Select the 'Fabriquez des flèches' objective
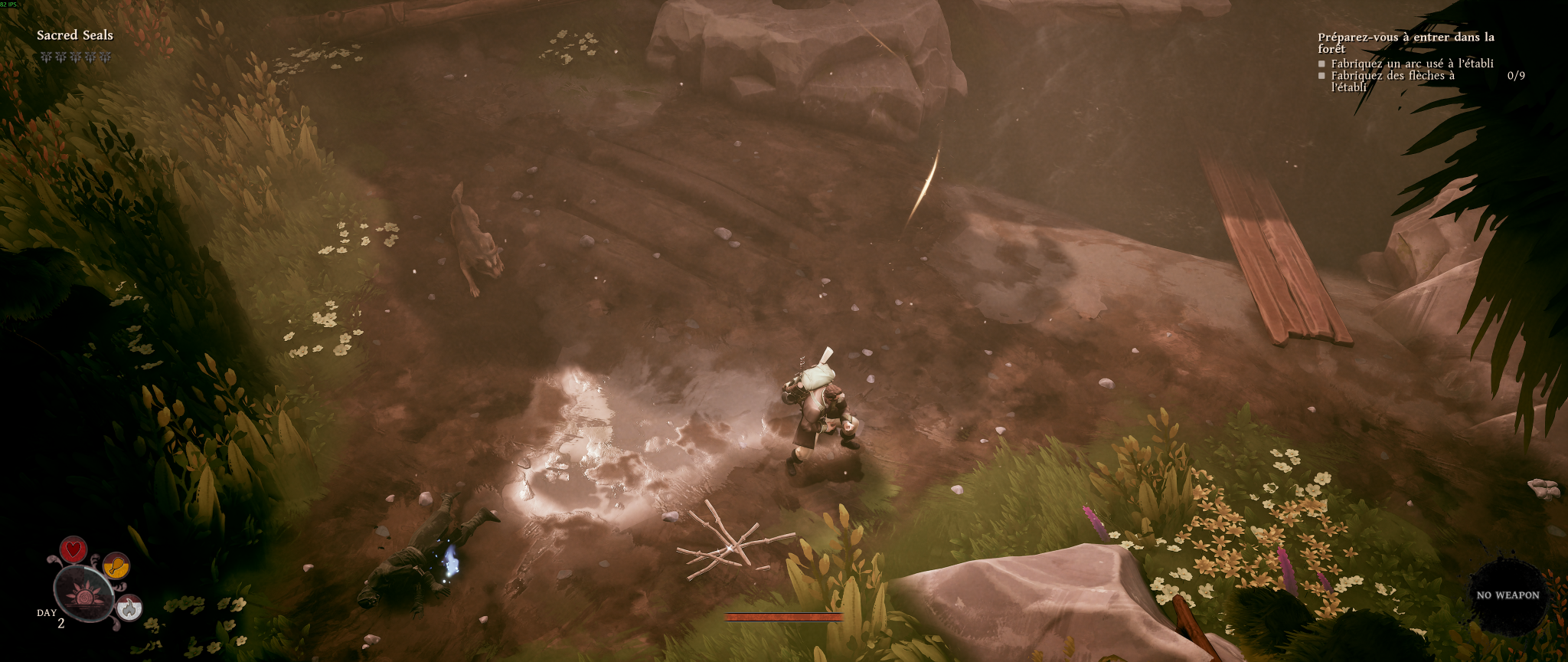 pos(1392,80)
